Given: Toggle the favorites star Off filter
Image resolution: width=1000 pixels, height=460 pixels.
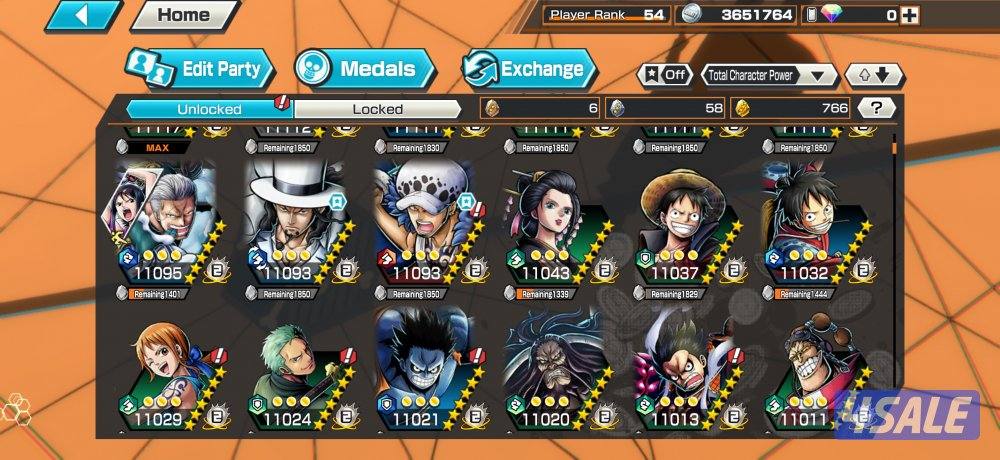Looking at the screenshot, I should coord(664,75).
